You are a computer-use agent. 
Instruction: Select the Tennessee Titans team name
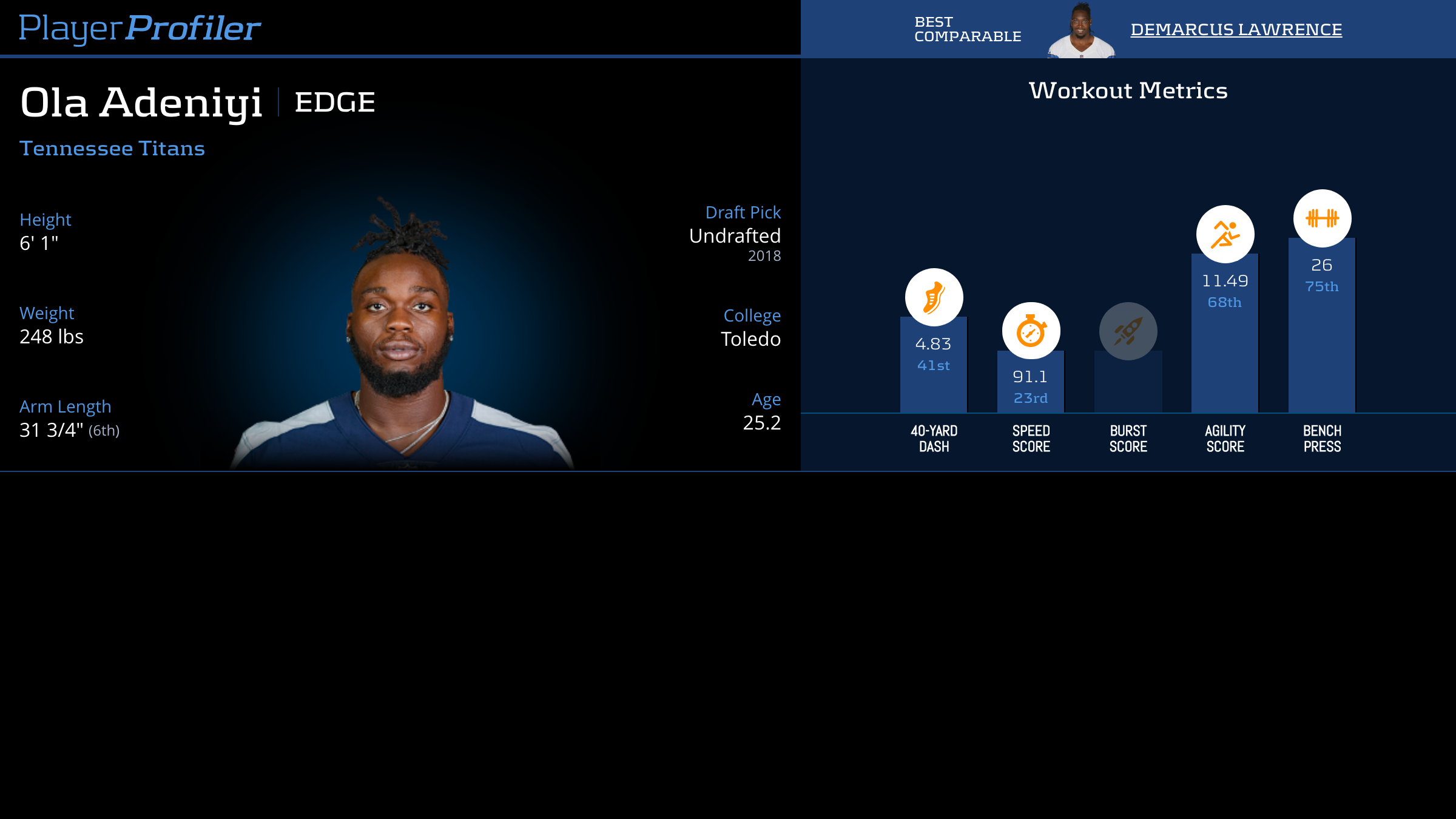pyautogui.click(x=112, y=149)
